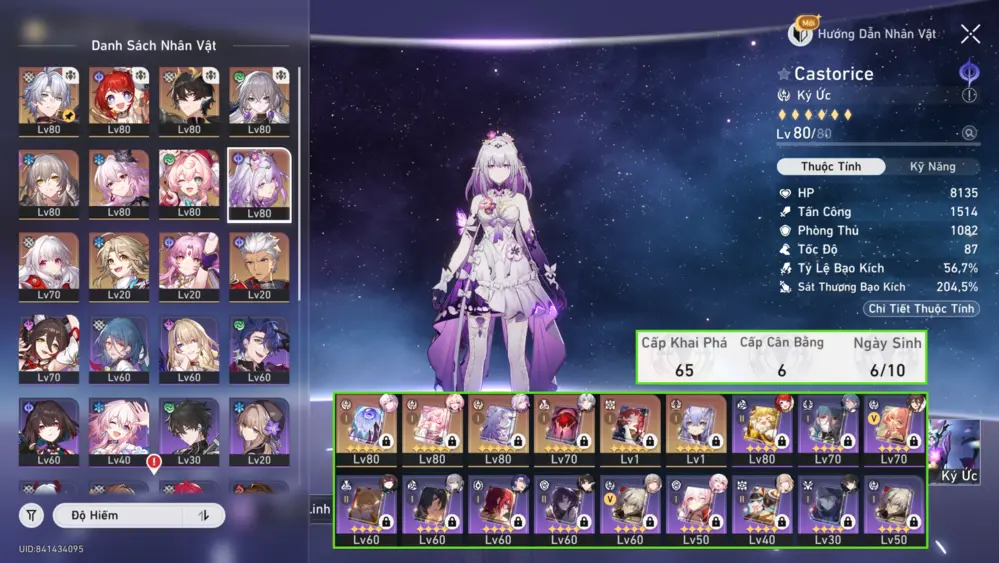This screenshot has height=563, width=999.
Task: Switch to the Kỹ Năng tab
Action: point(932,167)
